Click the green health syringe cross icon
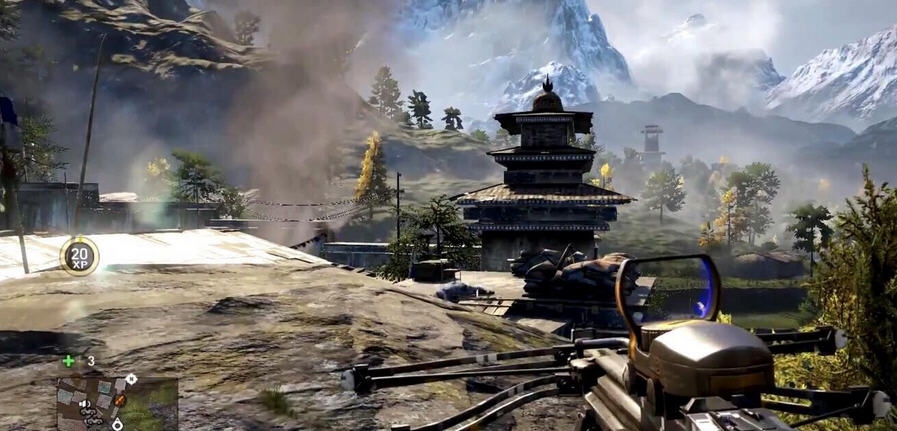 coord(68,361)
